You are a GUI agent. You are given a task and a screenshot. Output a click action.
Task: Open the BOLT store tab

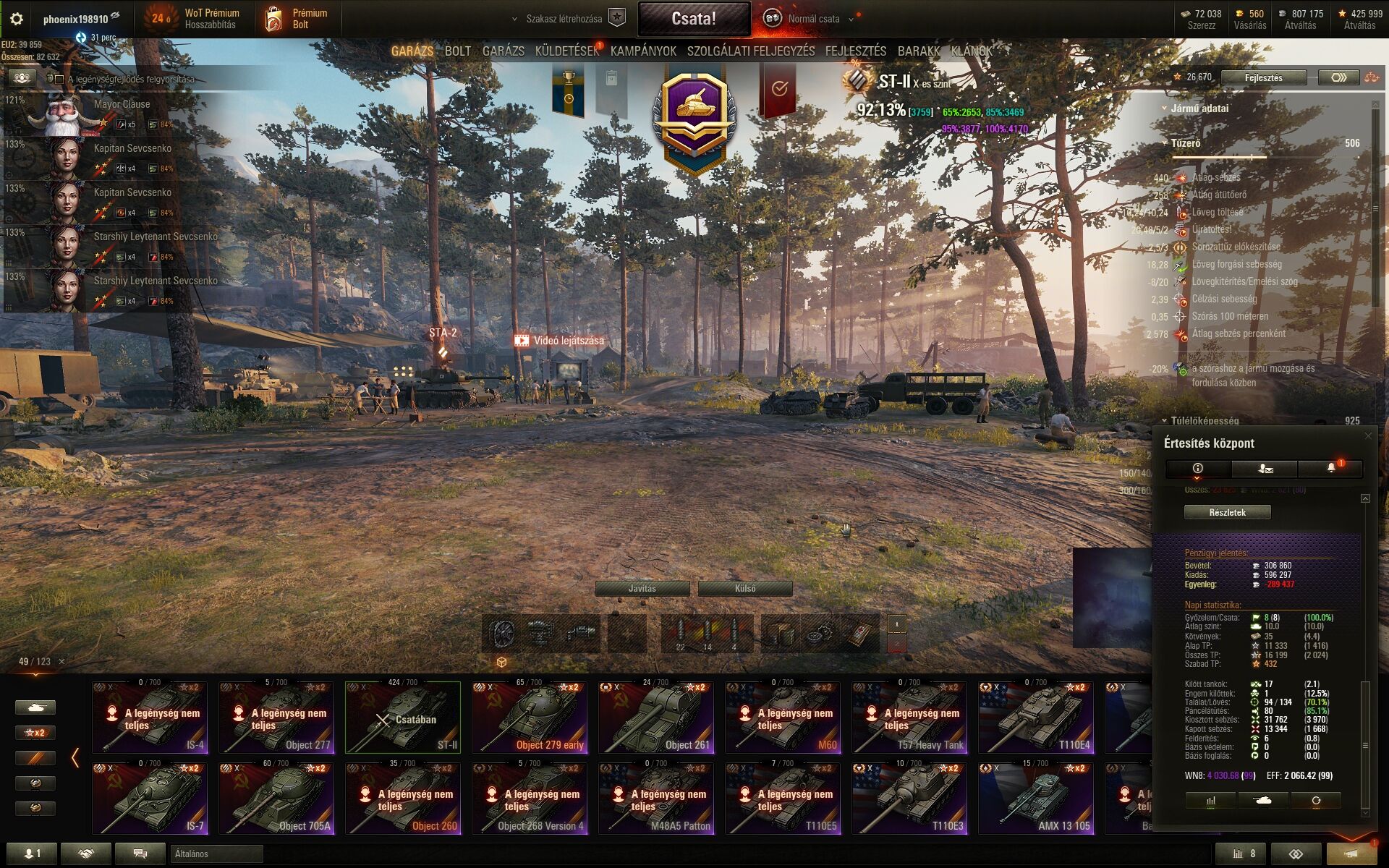(457, 51)
